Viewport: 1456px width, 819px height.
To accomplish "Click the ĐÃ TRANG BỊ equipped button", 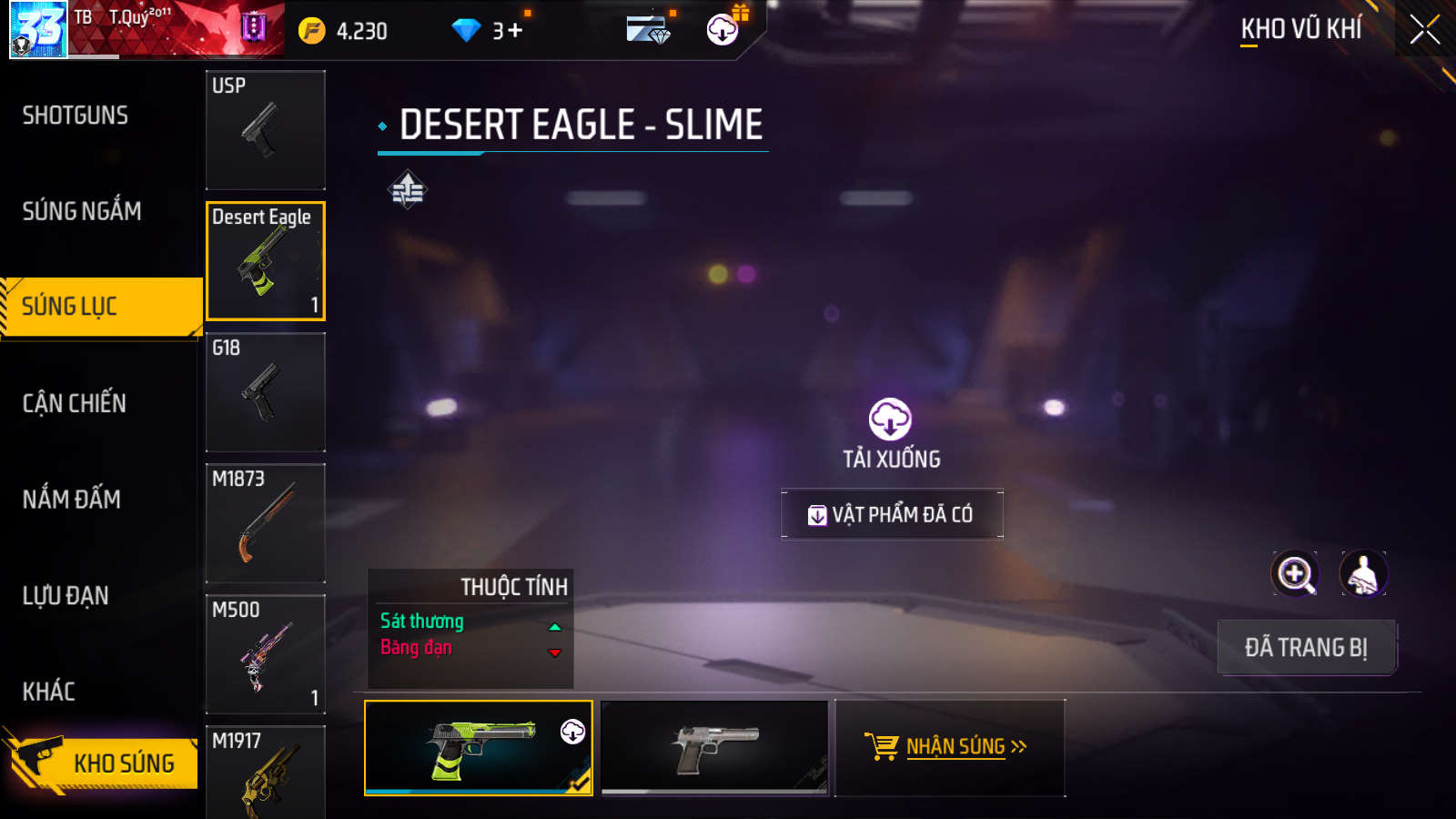I will point(1306,647).
